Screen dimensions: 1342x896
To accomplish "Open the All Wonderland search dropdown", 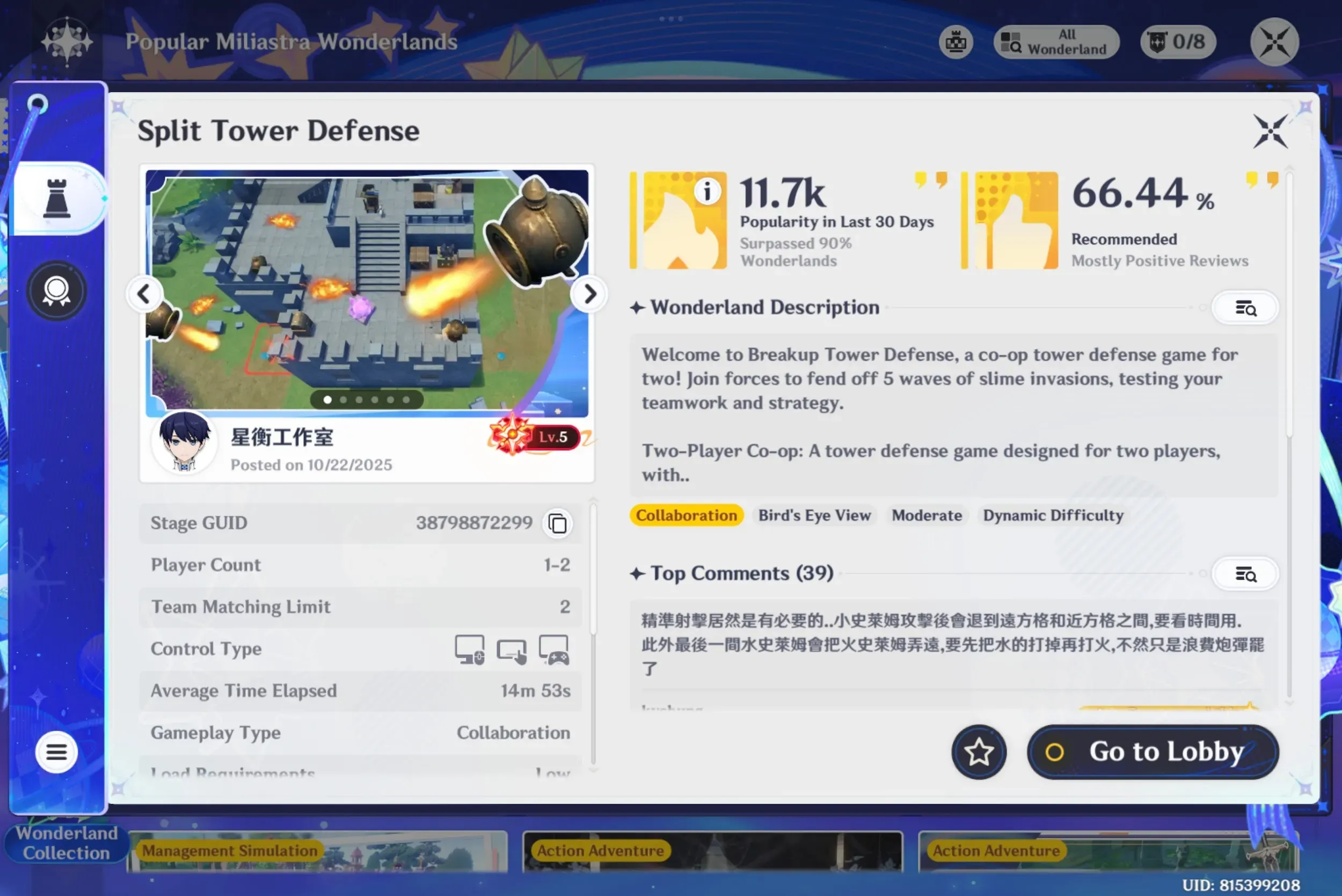I will pos(1056,42).
